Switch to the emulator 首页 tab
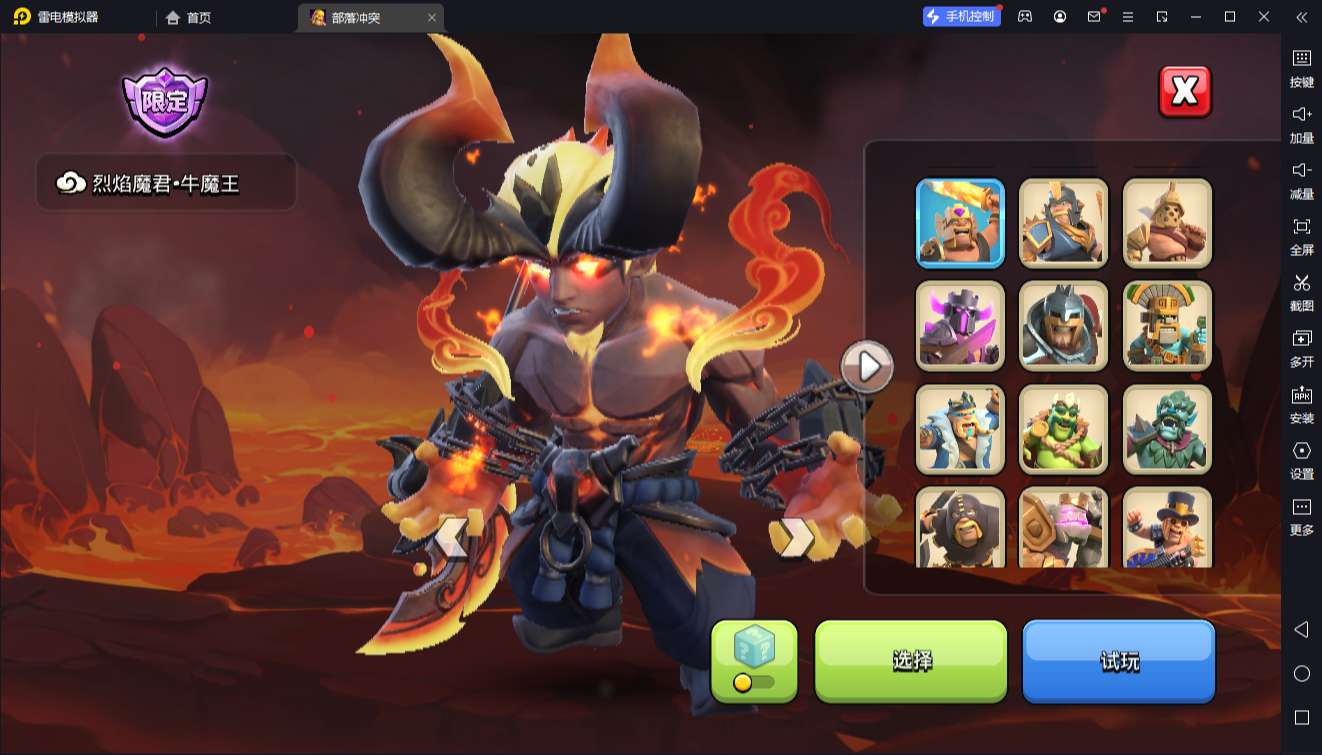 click(189, 17)
